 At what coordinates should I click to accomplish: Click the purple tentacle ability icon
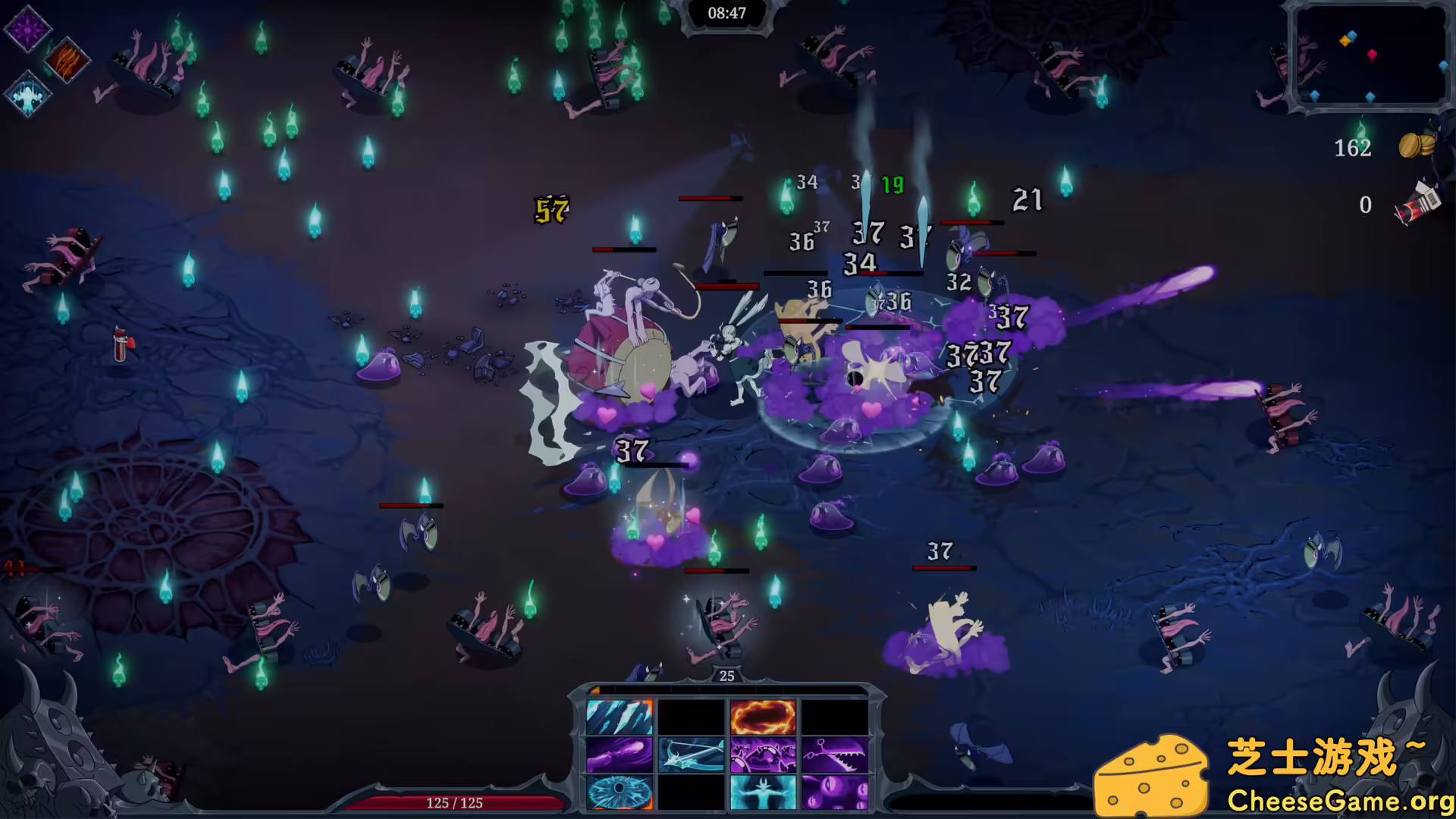click(620, 755)
